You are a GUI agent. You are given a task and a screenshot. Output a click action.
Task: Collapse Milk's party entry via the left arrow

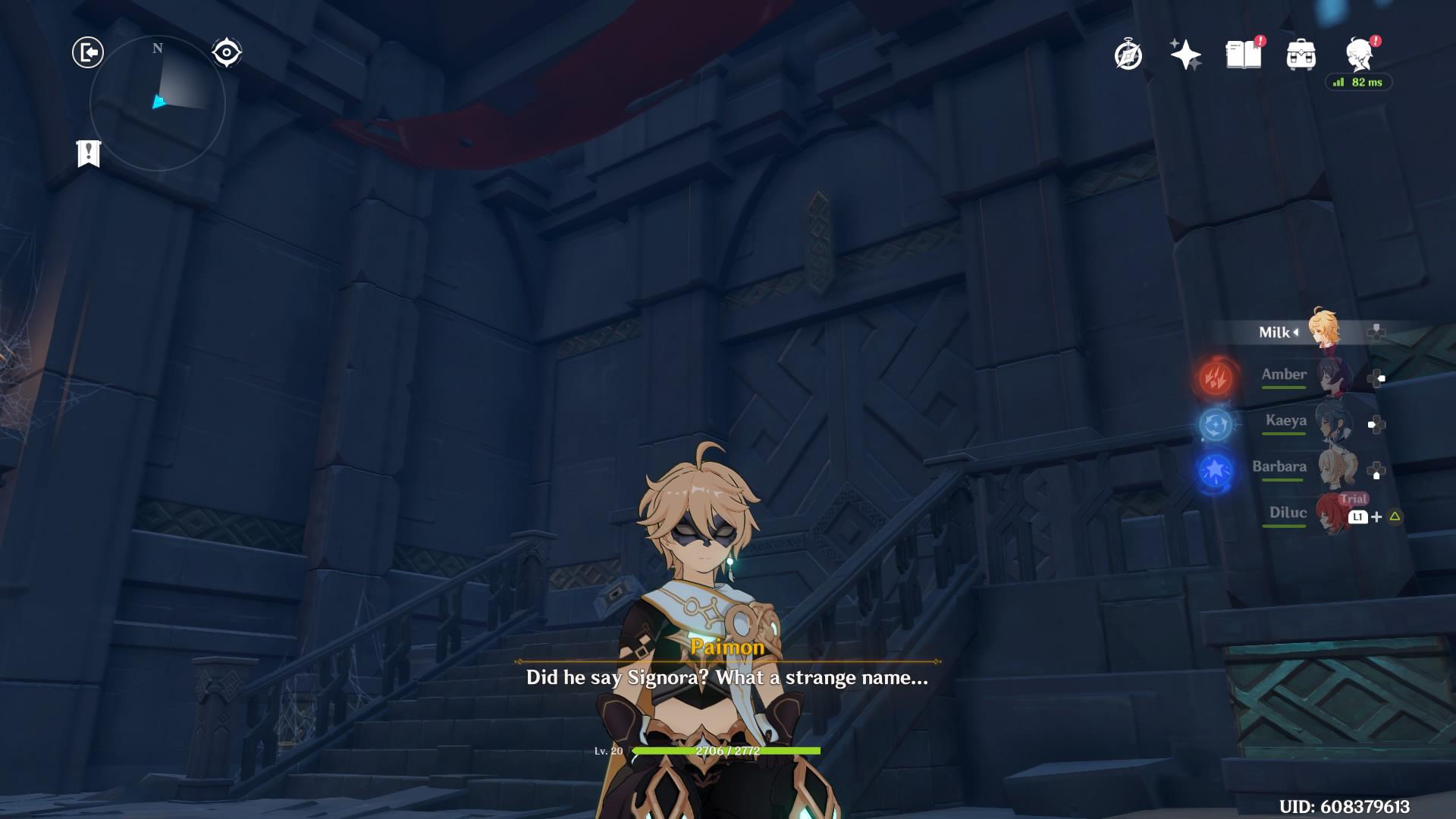pyautogui.click(x=1298, y=331)
